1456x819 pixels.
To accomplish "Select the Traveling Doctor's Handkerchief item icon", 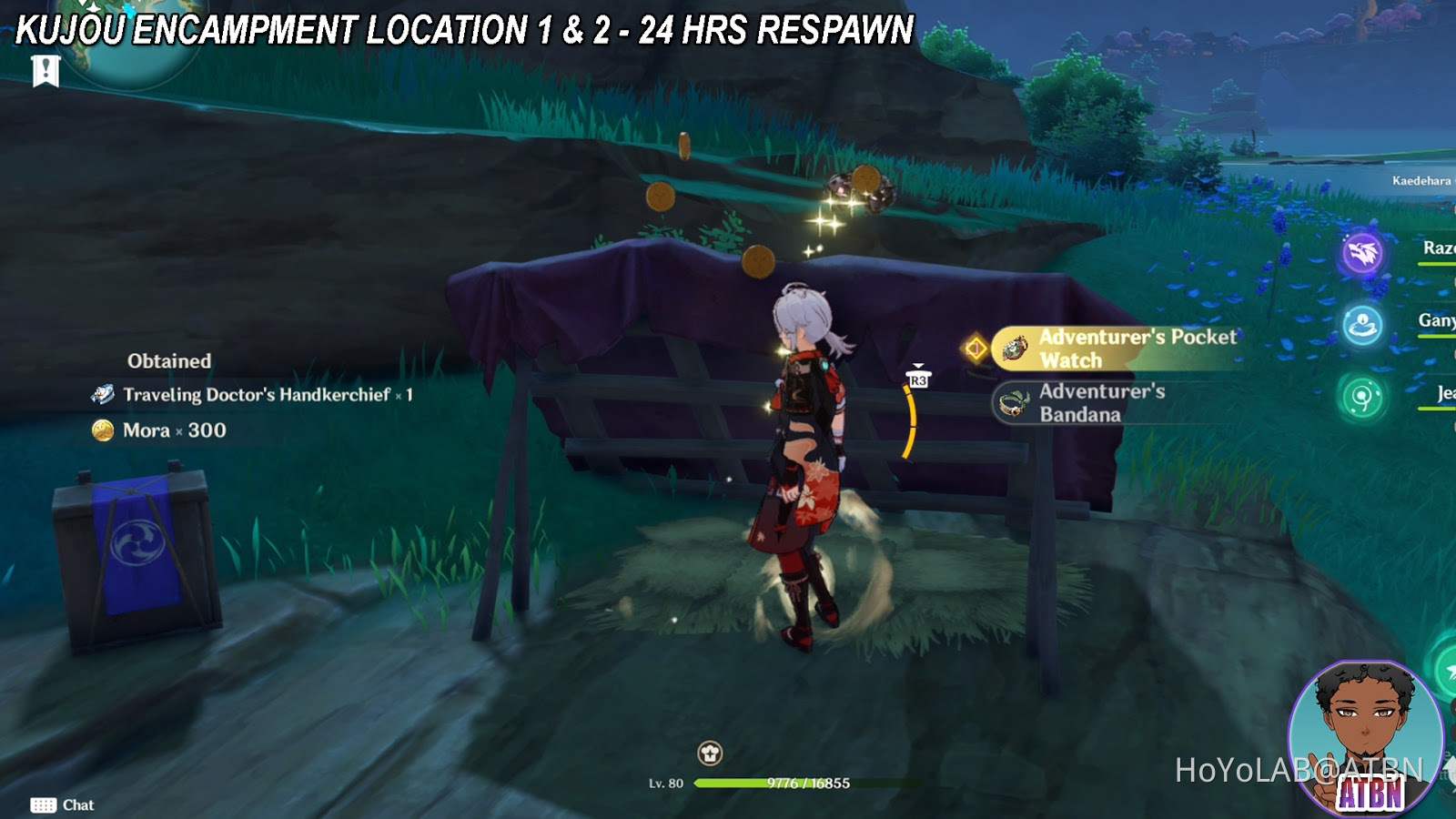I will (x=103, y=395).
